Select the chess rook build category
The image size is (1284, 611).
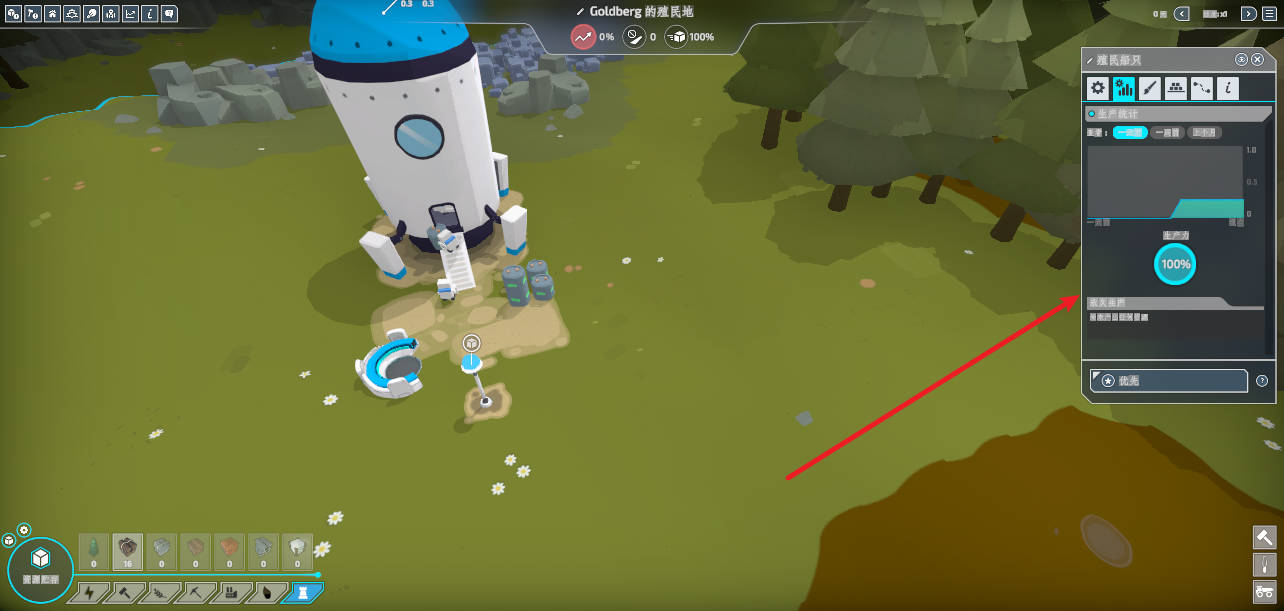click(299, 594)
